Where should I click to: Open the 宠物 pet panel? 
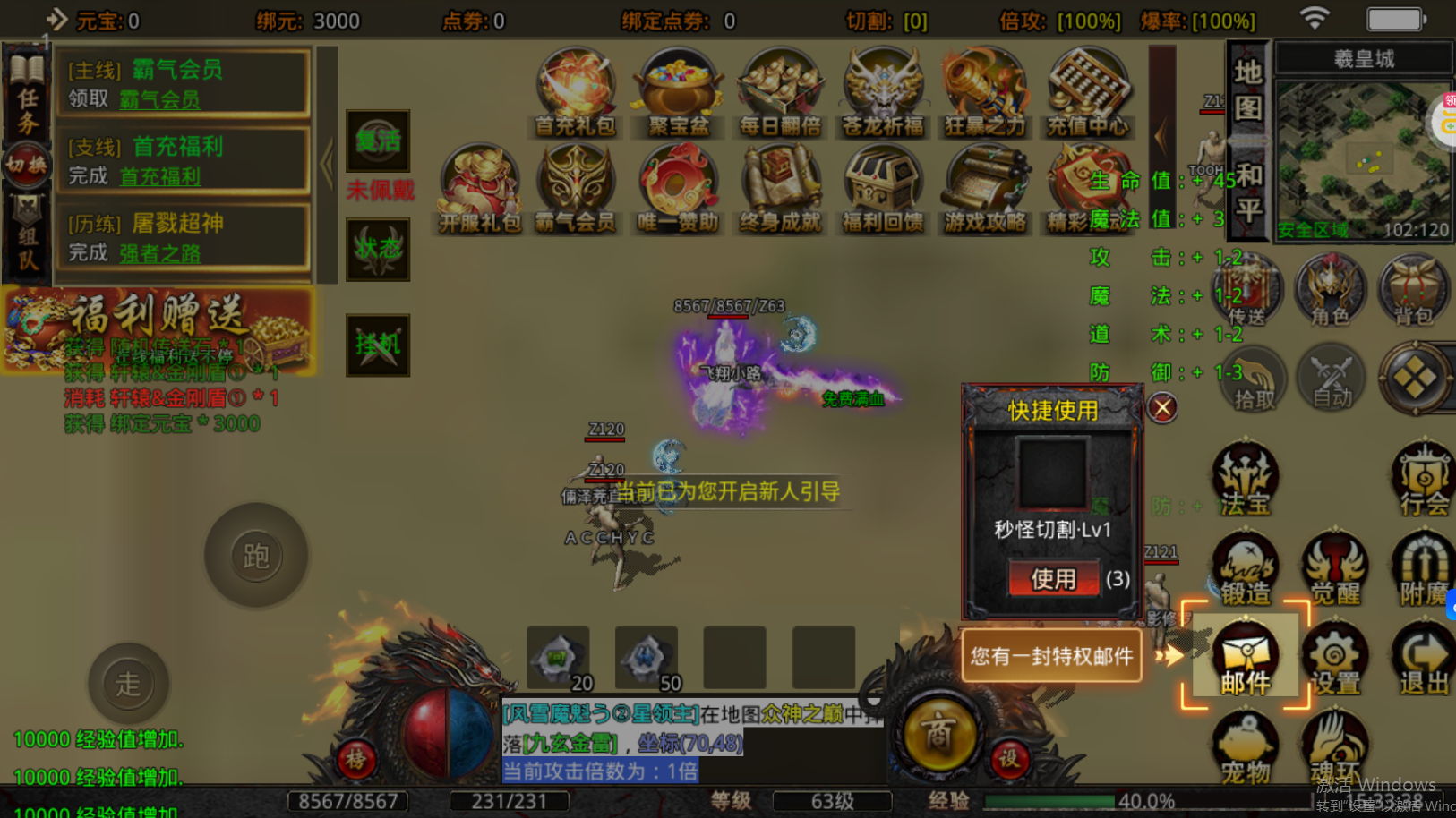click(1246, 743)
